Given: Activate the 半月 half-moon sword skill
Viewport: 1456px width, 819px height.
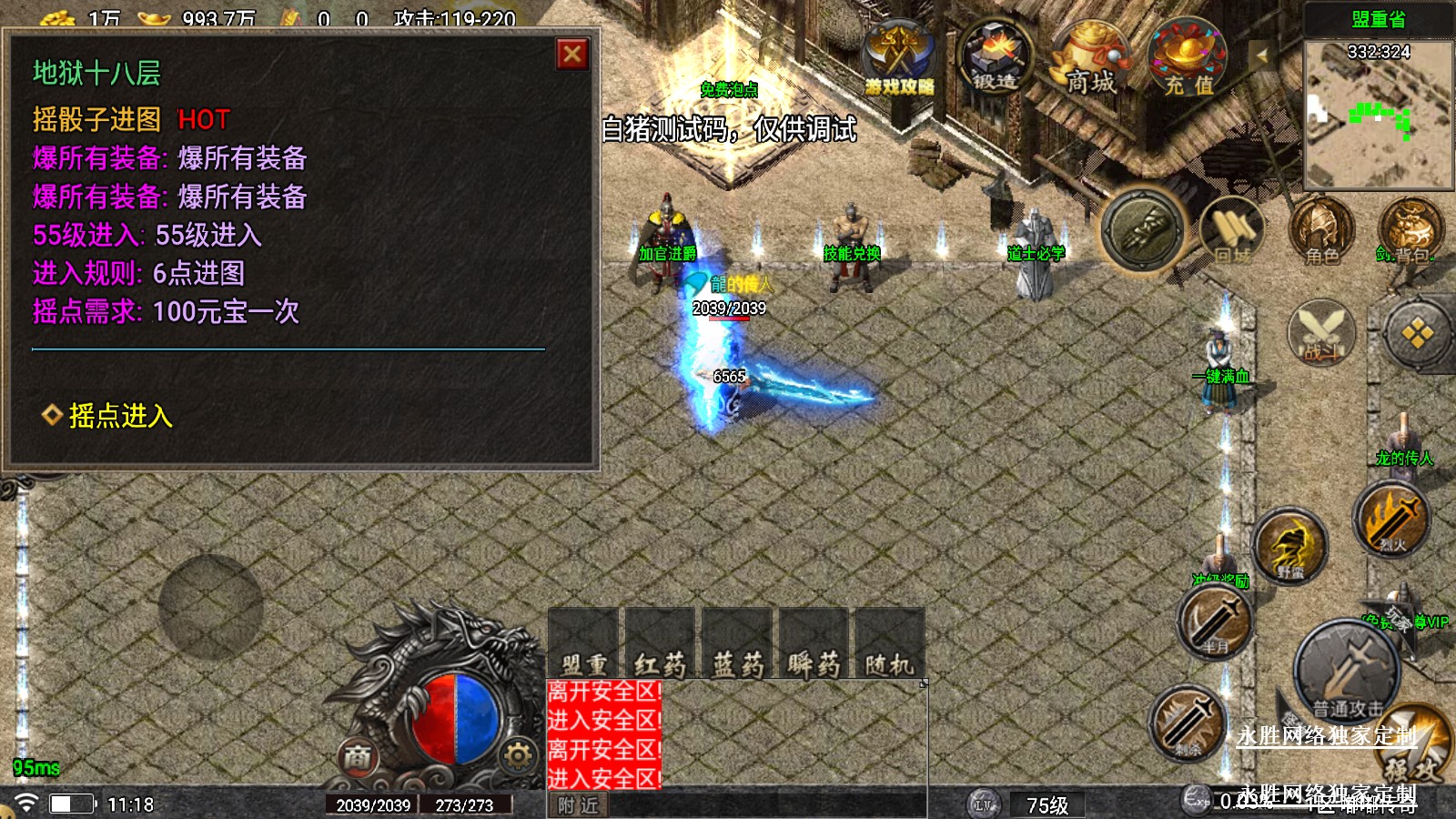Looking at the screenshot, I should (1215, 622).
